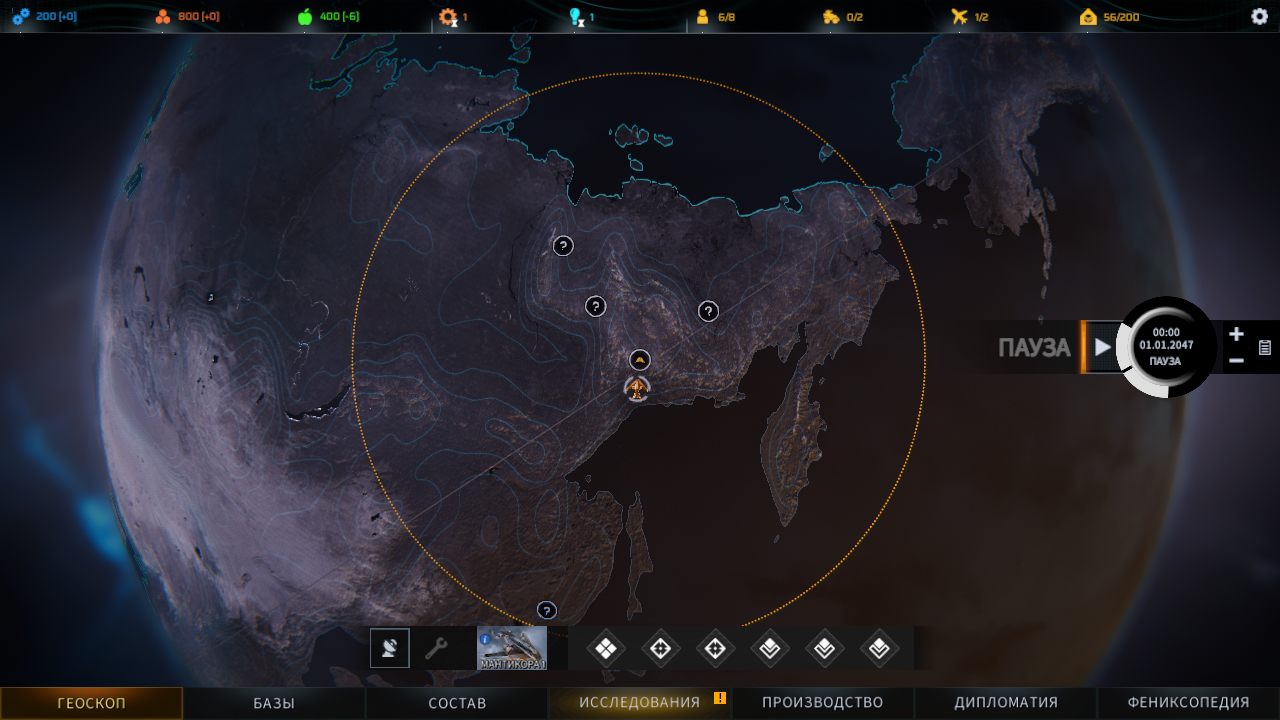Open the settings gear at top right
1280x720 pixels.
[x=1257, y=15]
